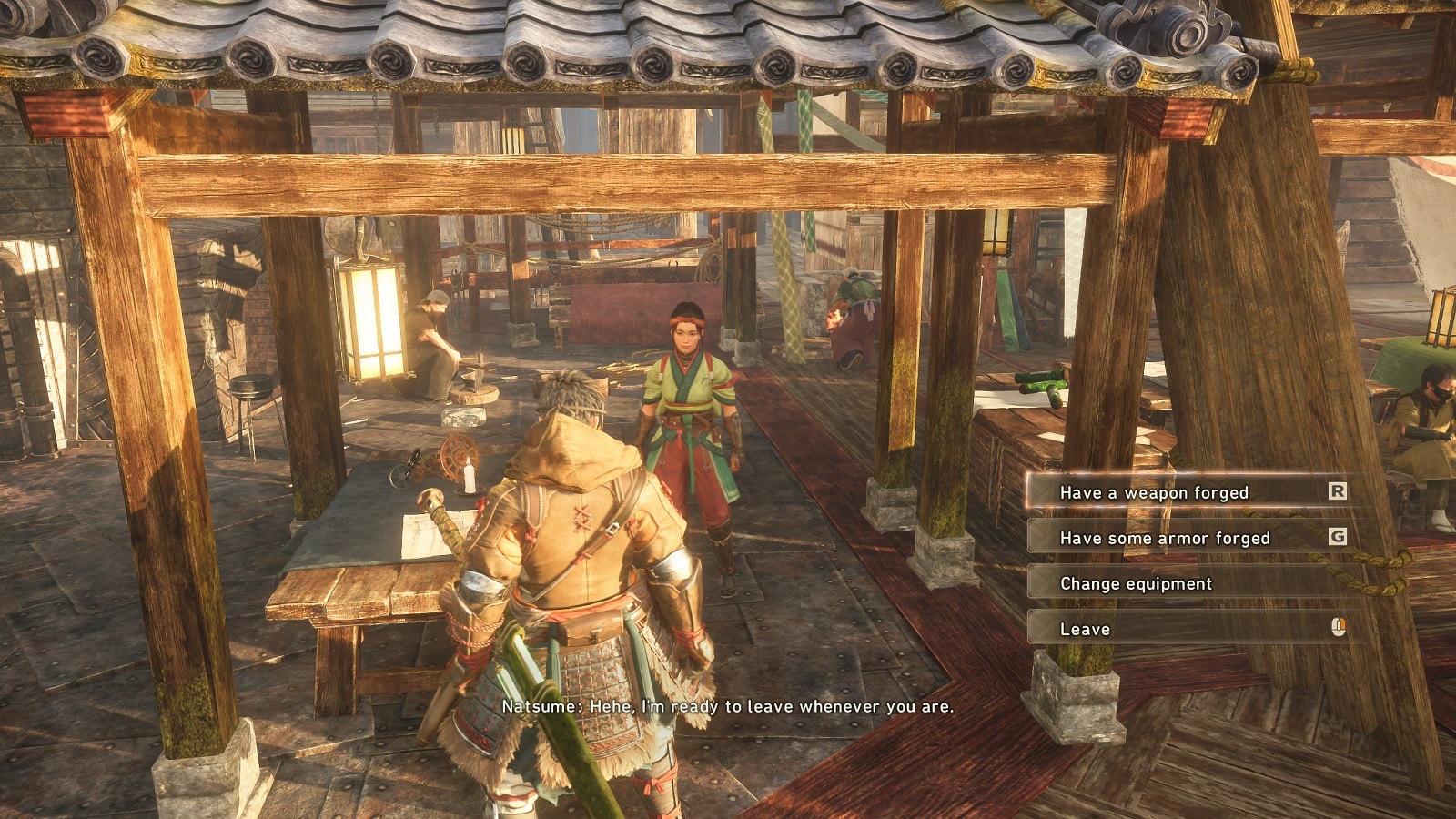Select "Have a weapon forged" option
Image resolution: width=1456 pixels, height=819 pixels.
1156,491
